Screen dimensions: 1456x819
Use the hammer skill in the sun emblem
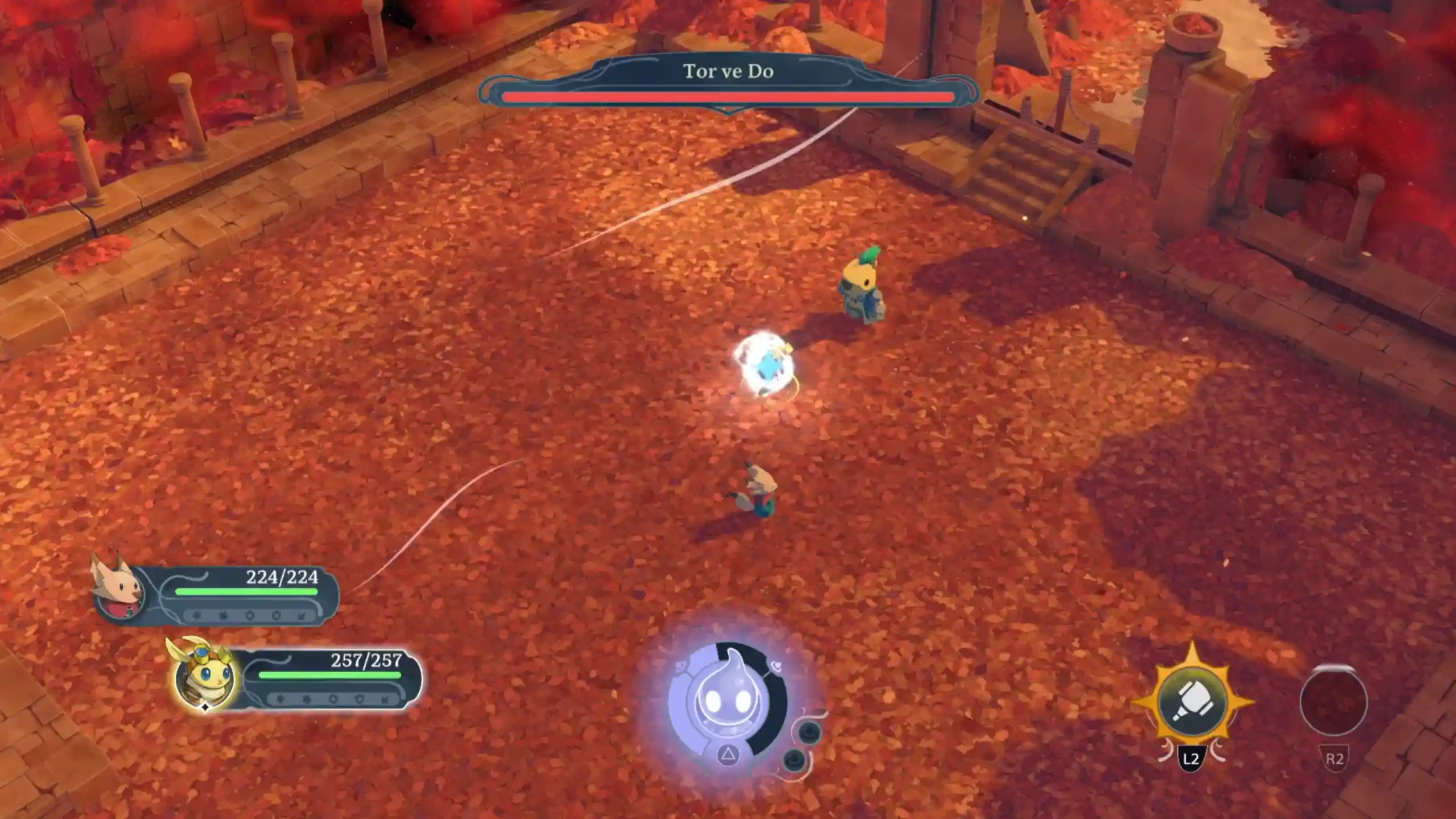(1193, 702)
